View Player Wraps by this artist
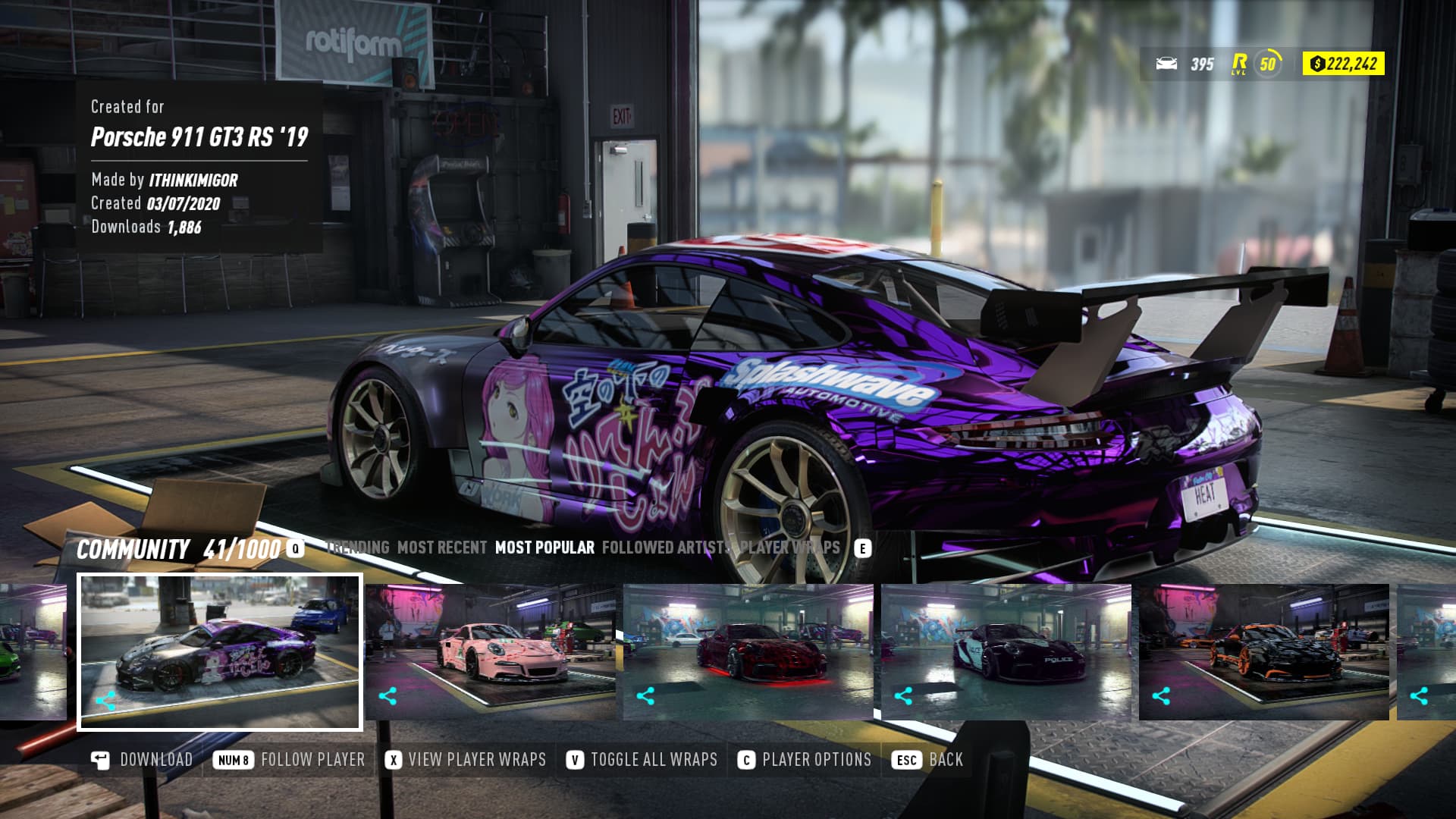Viewport: 1456px width, 819px height. 466,760
